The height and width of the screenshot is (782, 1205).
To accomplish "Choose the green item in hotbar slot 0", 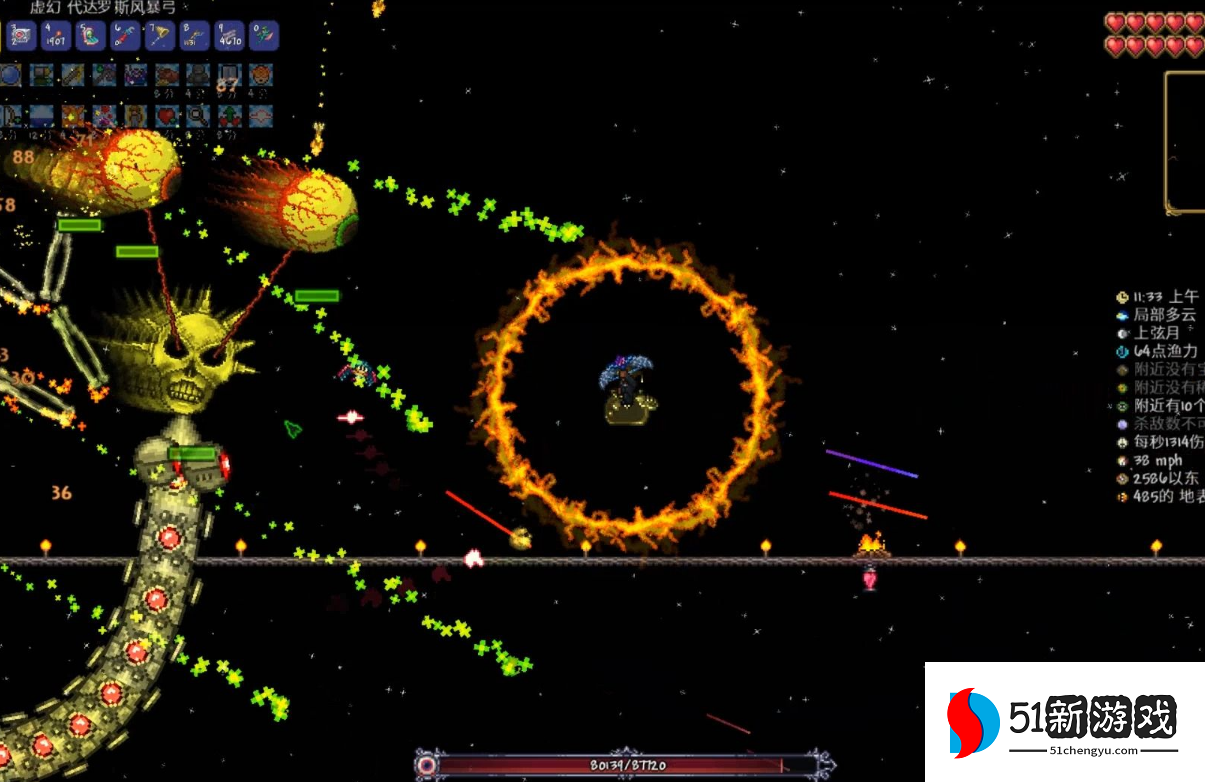I will click(x=263, y=37).
